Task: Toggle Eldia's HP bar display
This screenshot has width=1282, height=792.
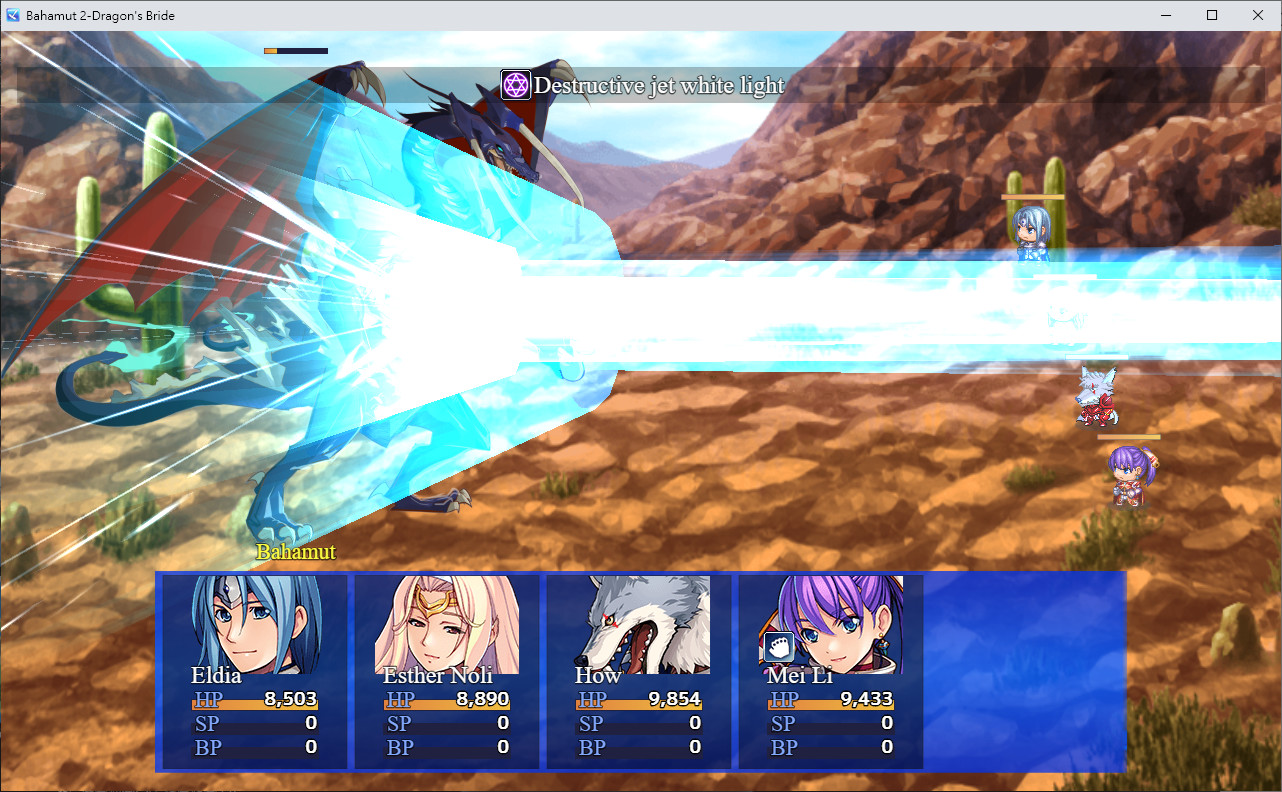Action: pos(255,699)
